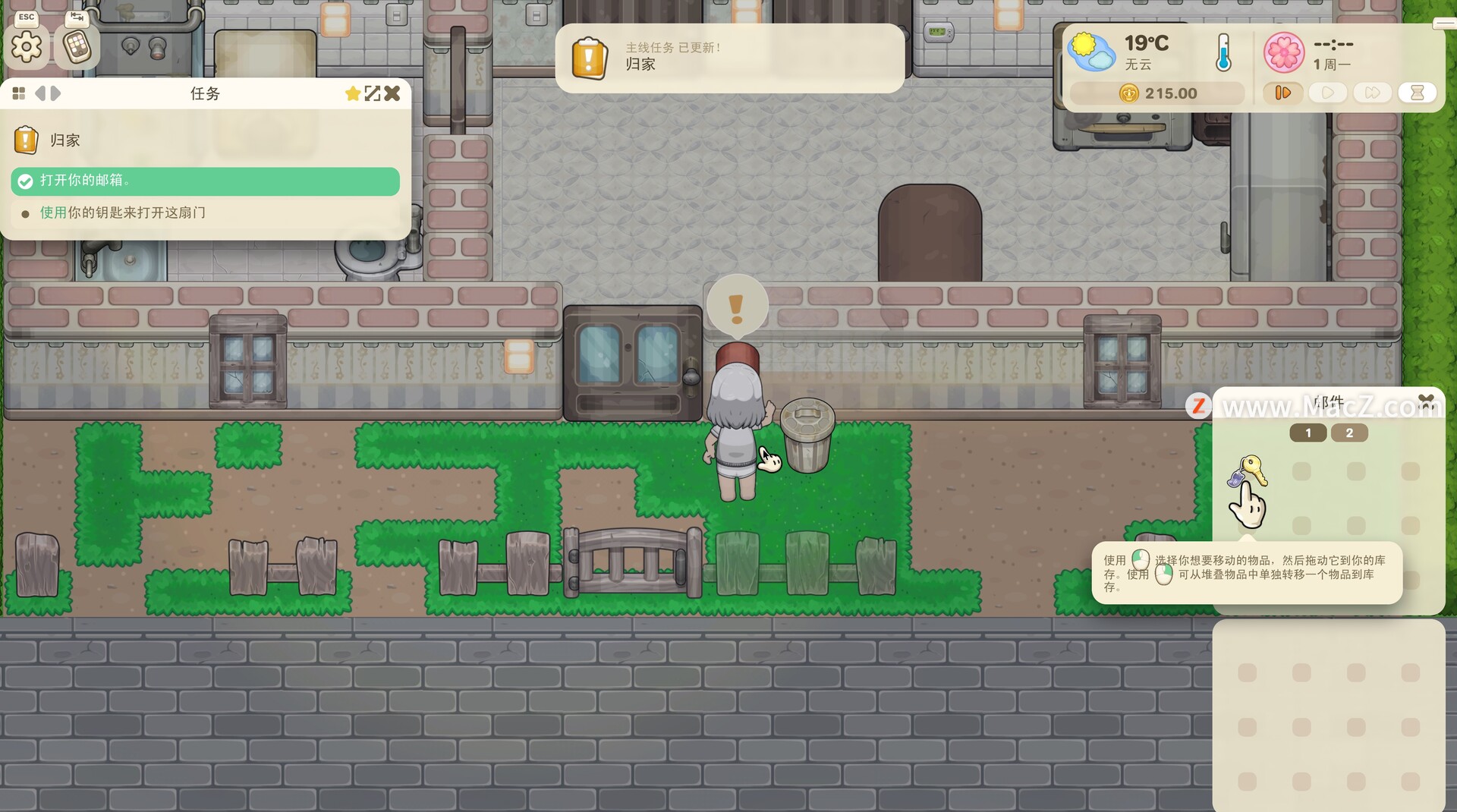Expand the quest panel to full size
This screenshot has height=812, width=1457.
point(372,93)
